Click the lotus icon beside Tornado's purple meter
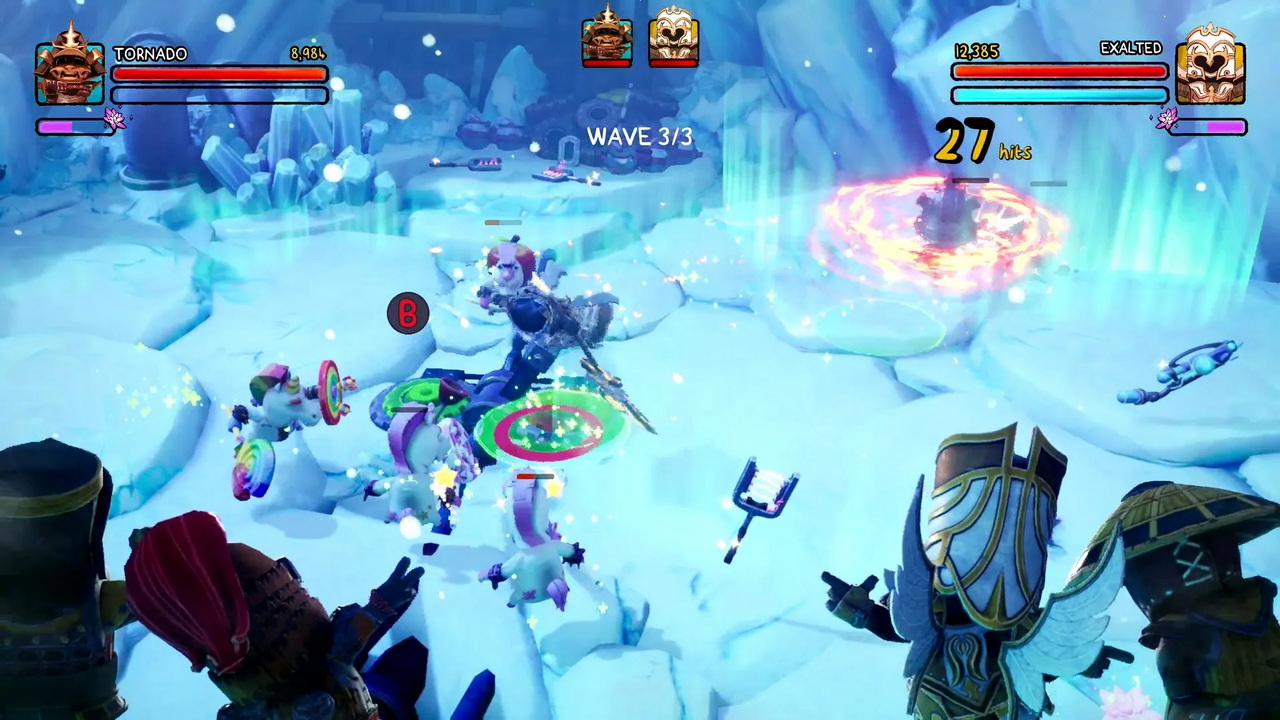The image size is (1280, 720). pos(114,120)
